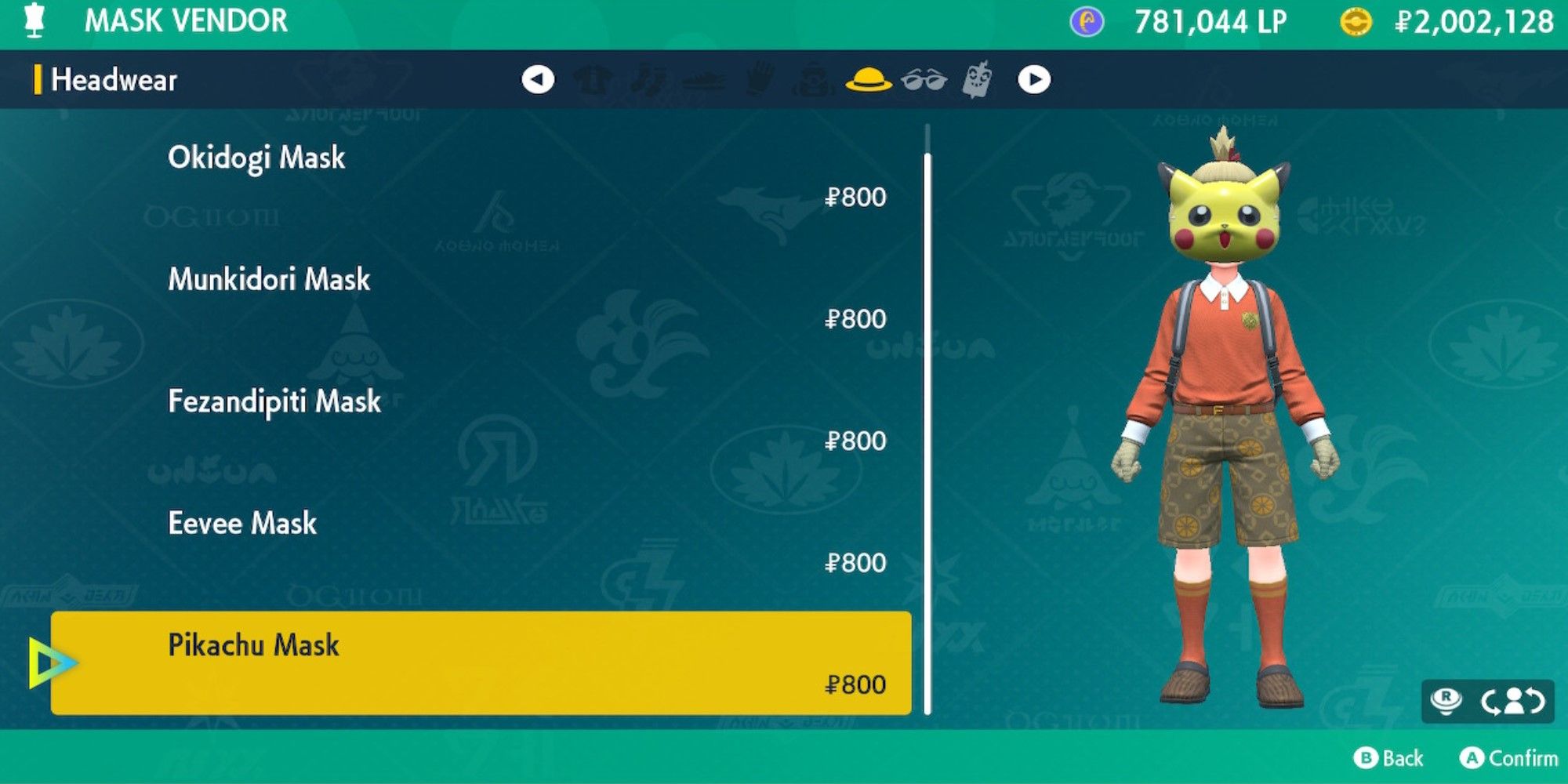Select the bags category icon
This screenshot has width=1568, height=784.
pos(810,79)
